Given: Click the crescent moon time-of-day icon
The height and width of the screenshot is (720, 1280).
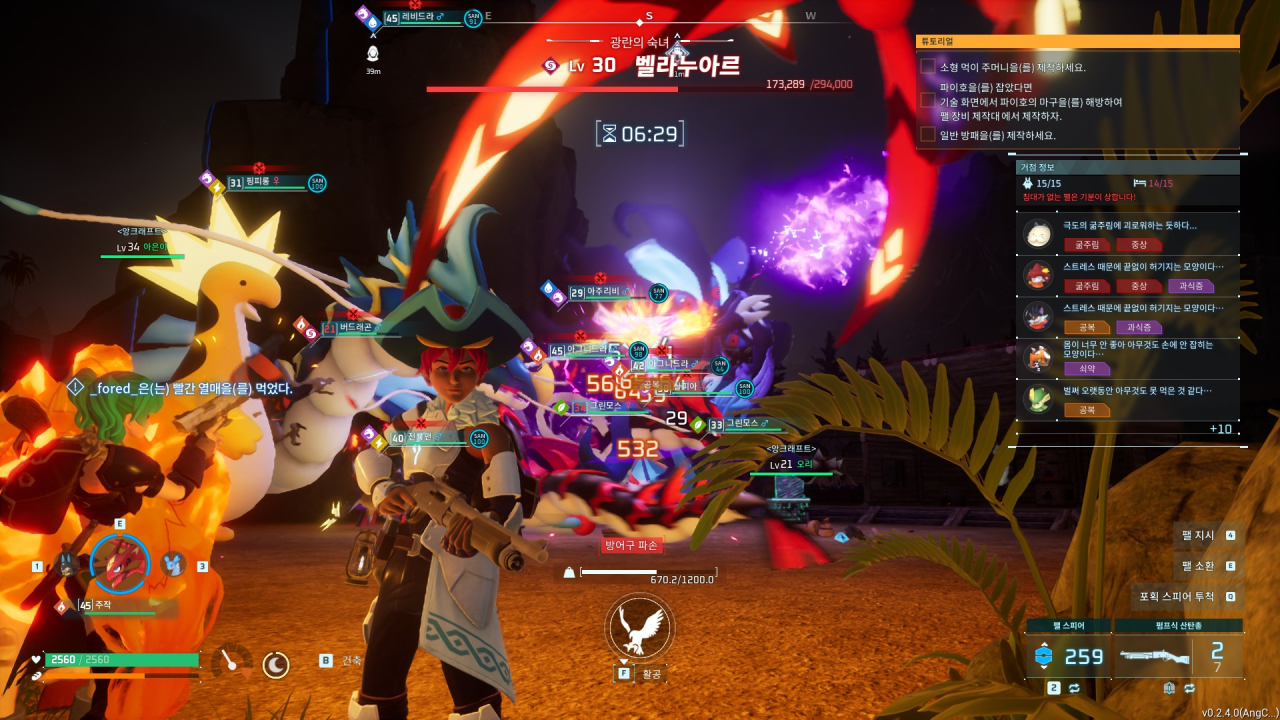Looking at the screenshot, I should (276, 664).
